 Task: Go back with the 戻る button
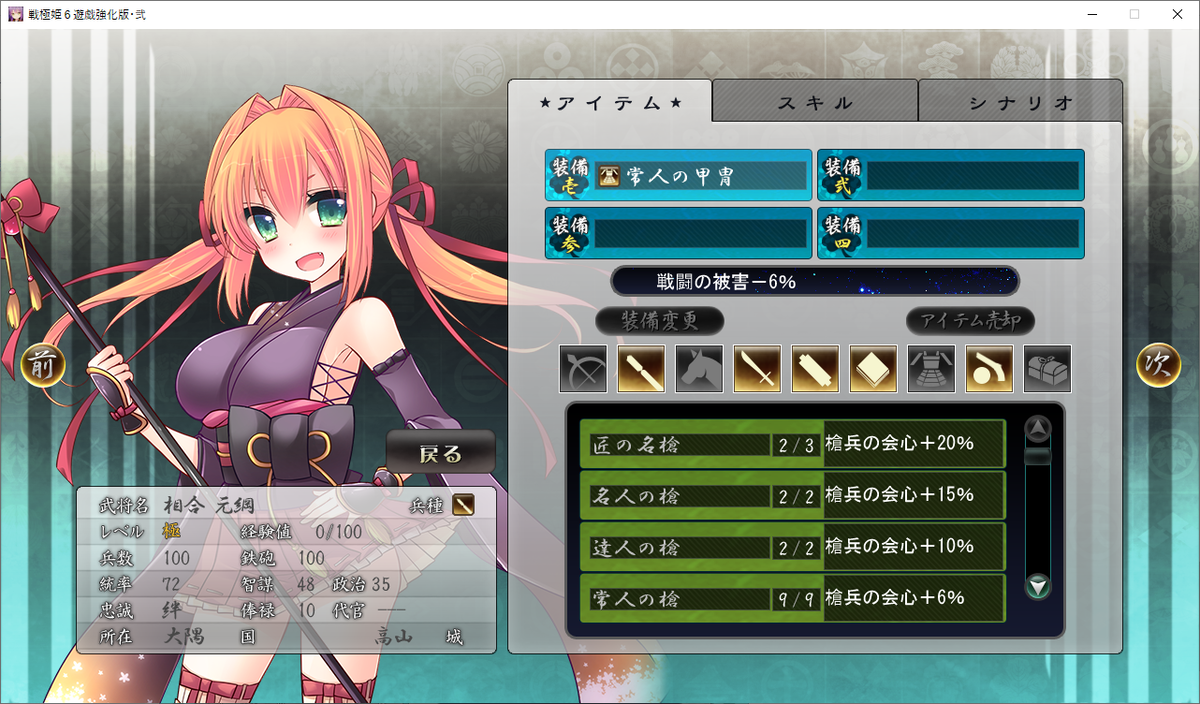[441, 453]
